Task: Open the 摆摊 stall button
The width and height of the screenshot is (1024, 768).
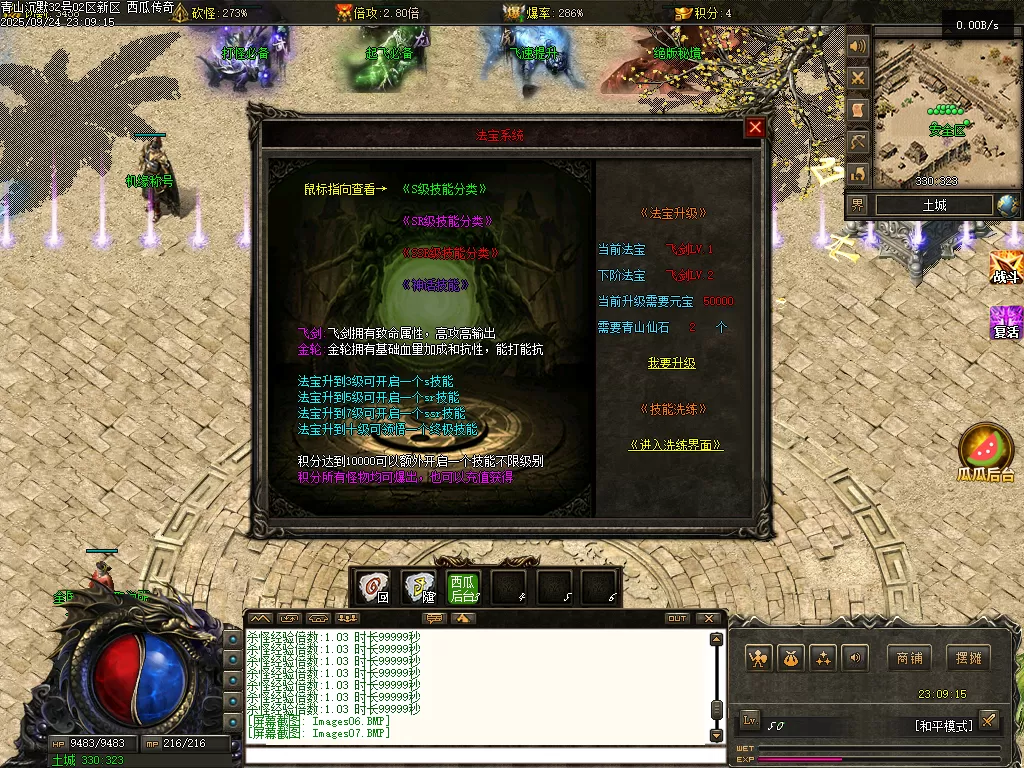Action: point(969,658)
